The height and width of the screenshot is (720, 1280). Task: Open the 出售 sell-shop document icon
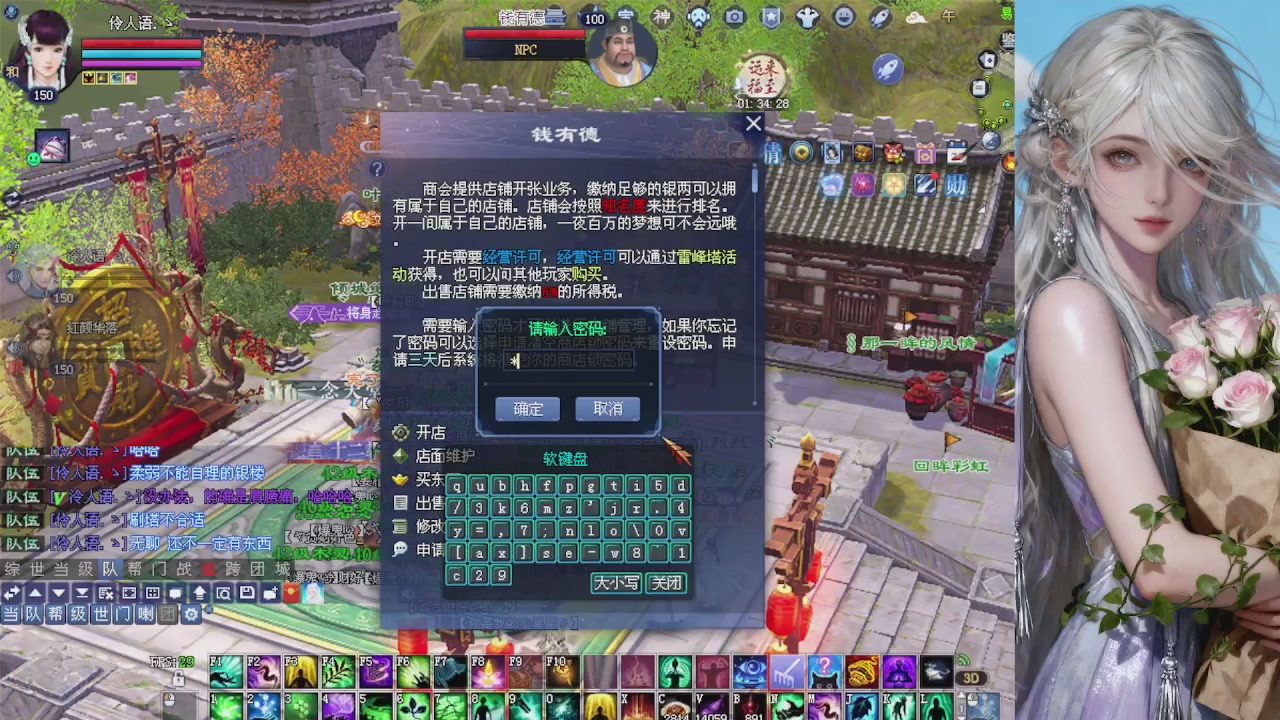pos(400,500)
